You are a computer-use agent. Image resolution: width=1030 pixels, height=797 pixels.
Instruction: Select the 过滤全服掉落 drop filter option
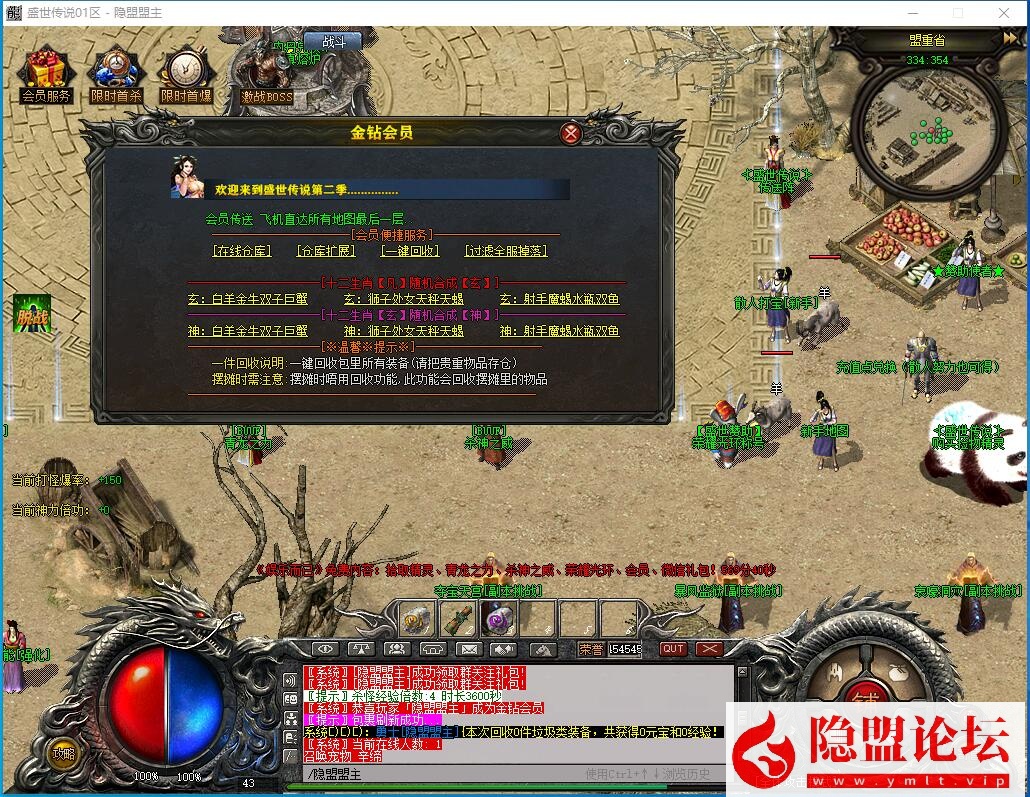click(506, 251)
